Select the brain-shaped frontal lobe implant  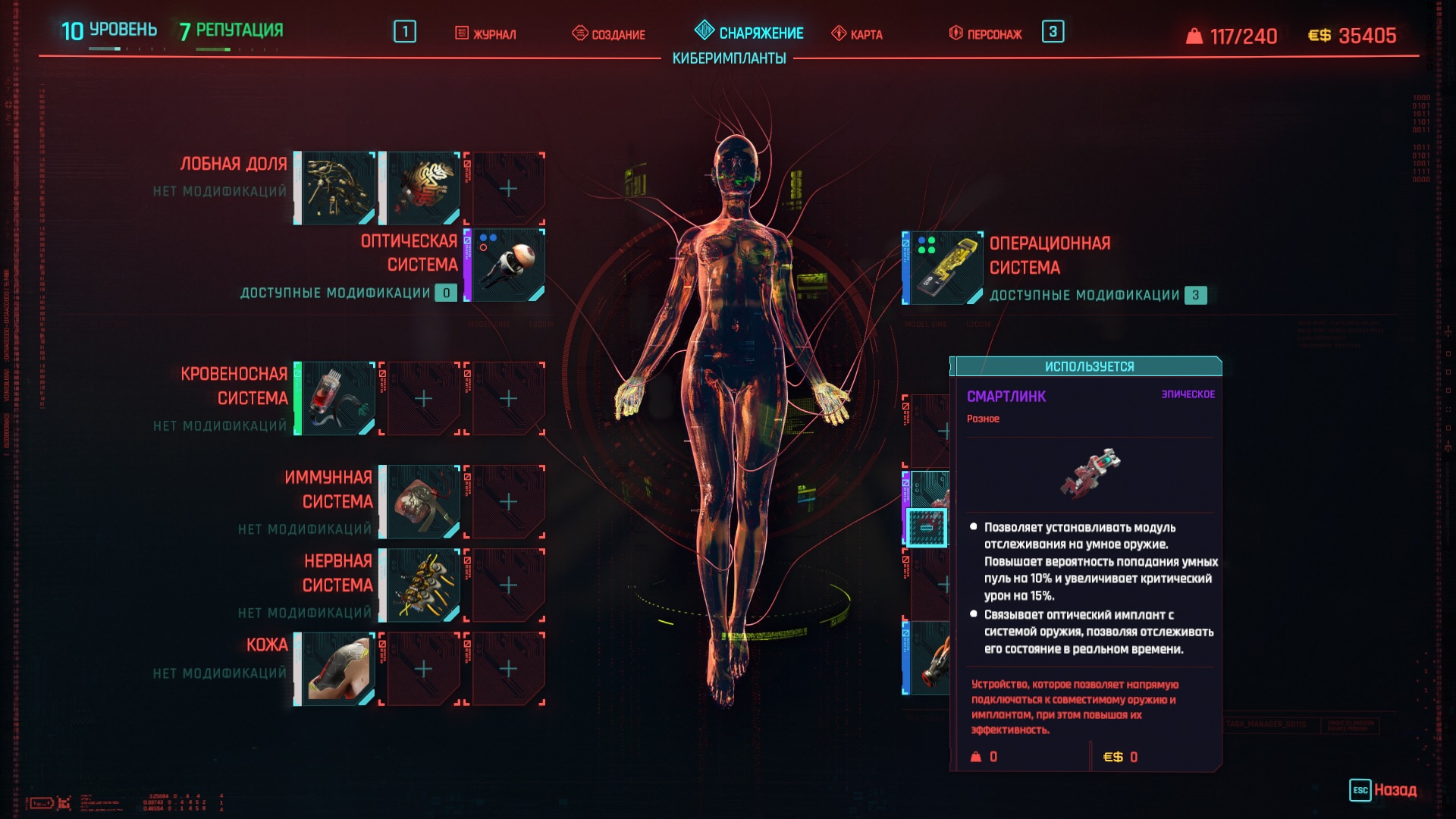click(x=422, y=188)
